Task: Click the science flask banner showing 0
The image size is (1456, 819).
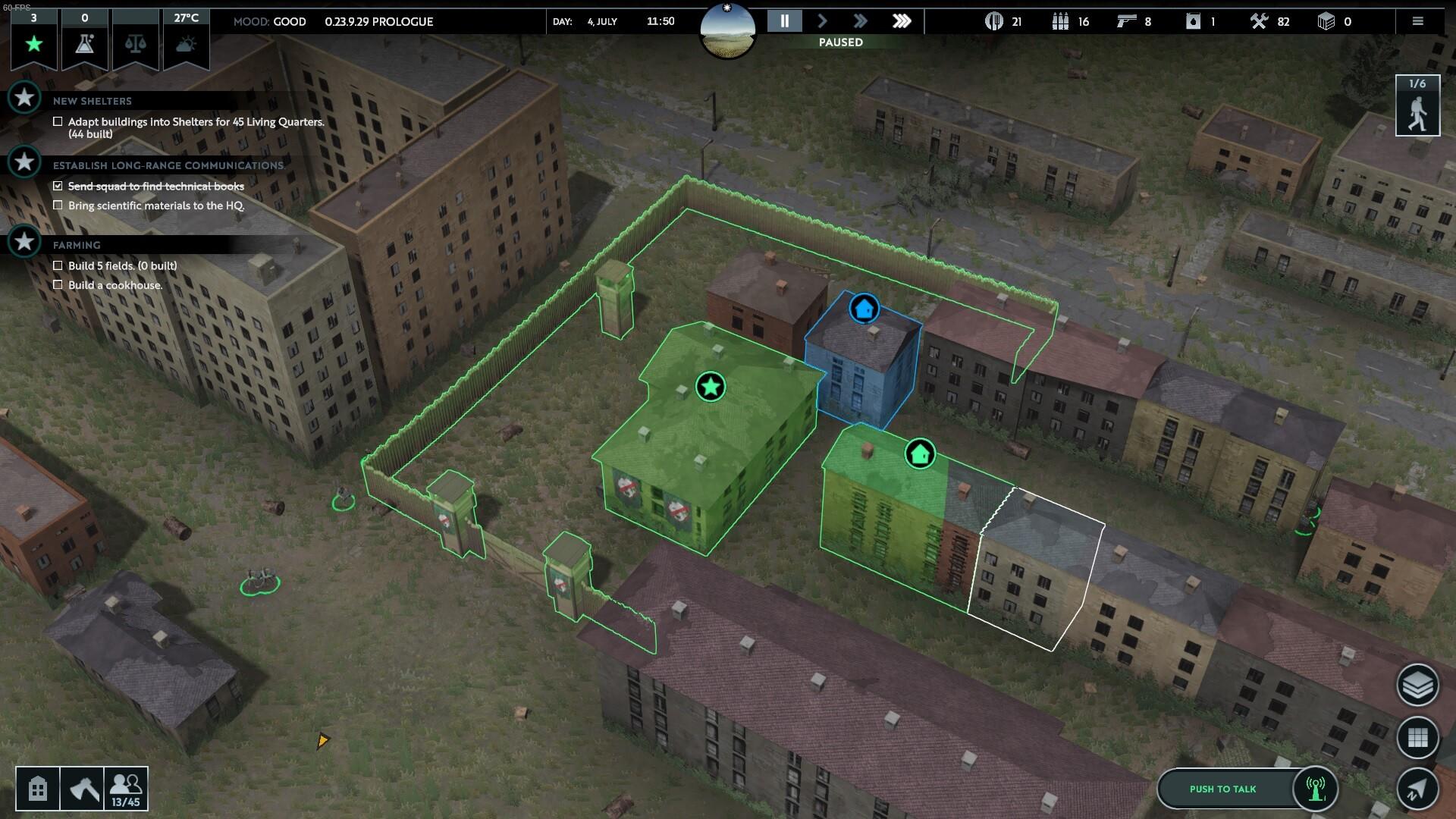Action: (83, 42)
